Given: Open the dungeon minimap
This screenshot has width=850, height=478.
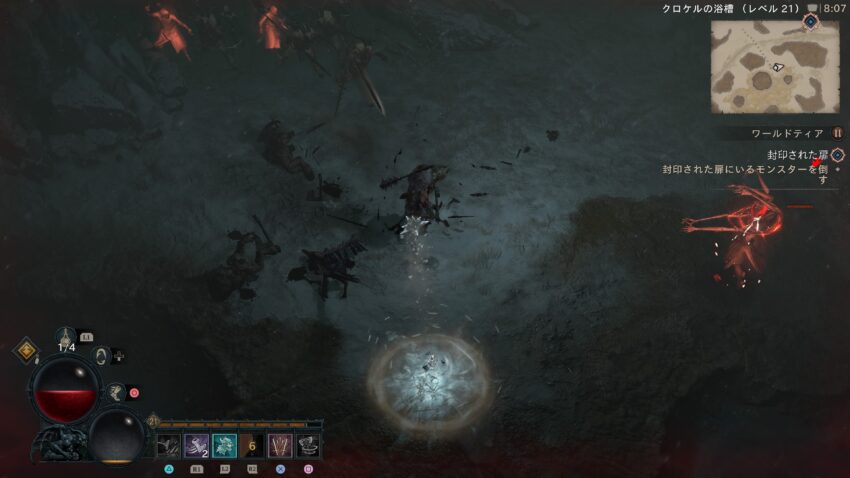Looking at the screenshot, I should pos(775,67).
